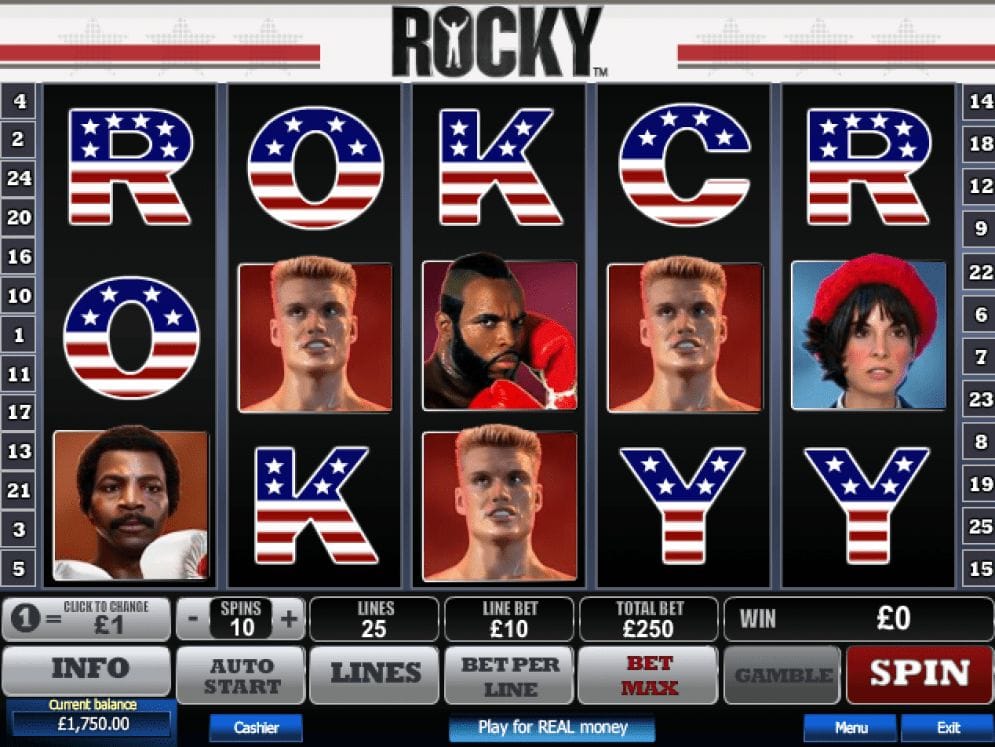This screenshot has width=995, height=747.
Task: Change the £1 coin value
Action: (x=87, y=620)
